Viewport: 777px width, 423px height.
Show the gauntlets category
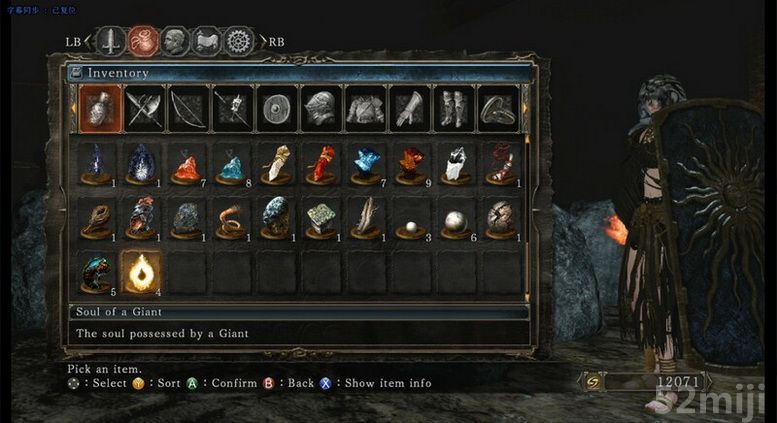coord(409,108)
